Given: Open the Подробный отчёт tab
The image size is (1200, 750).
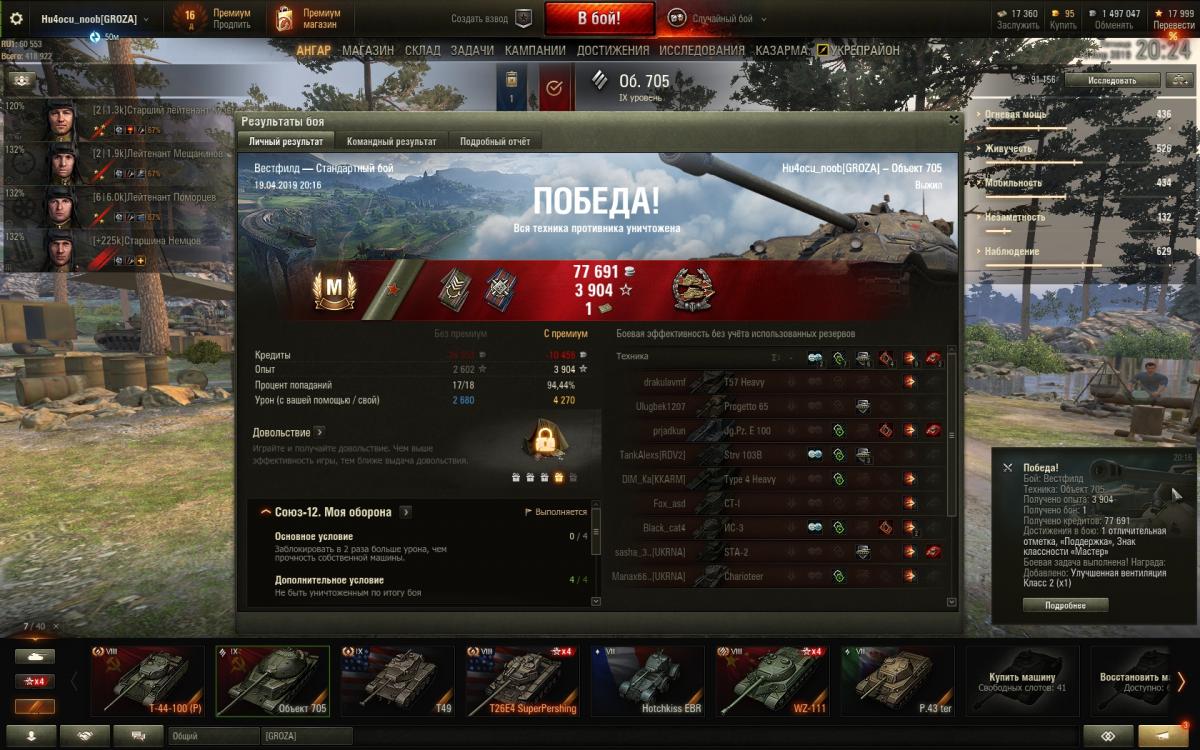Looking at the screenshot, I should click(495, 142).
